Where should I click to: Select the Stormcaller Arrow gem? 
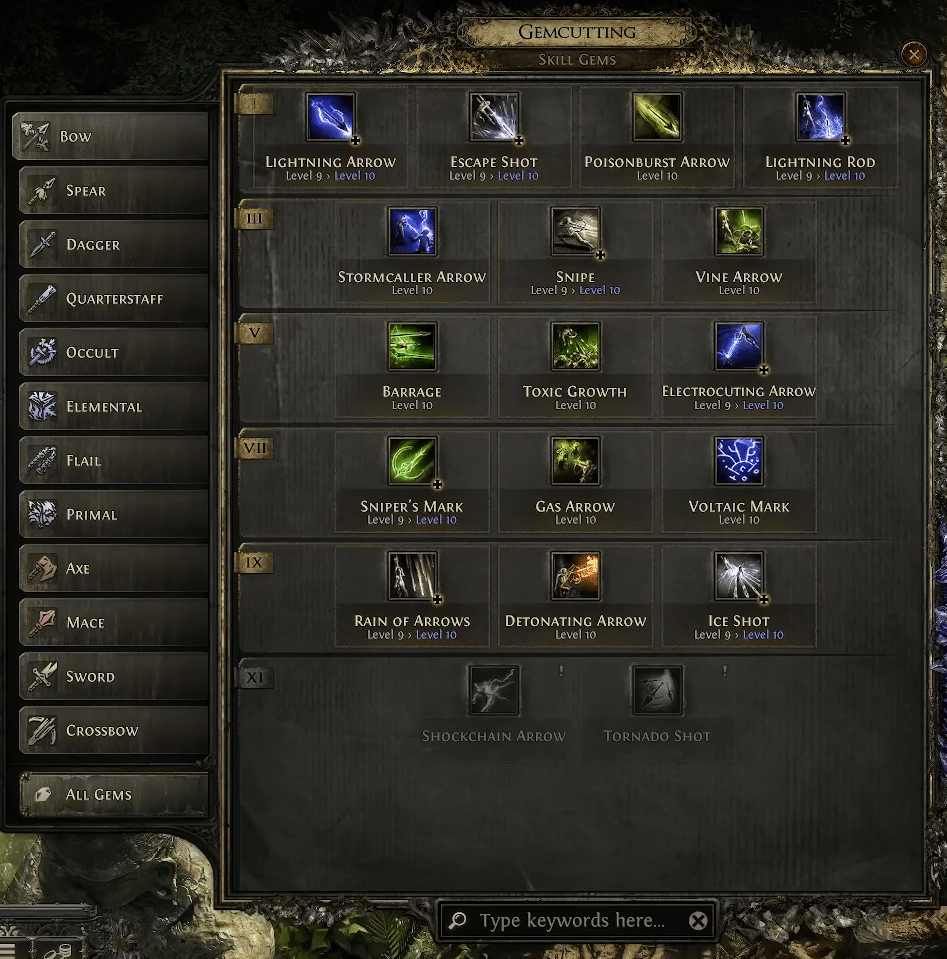[x=412, y=233]
